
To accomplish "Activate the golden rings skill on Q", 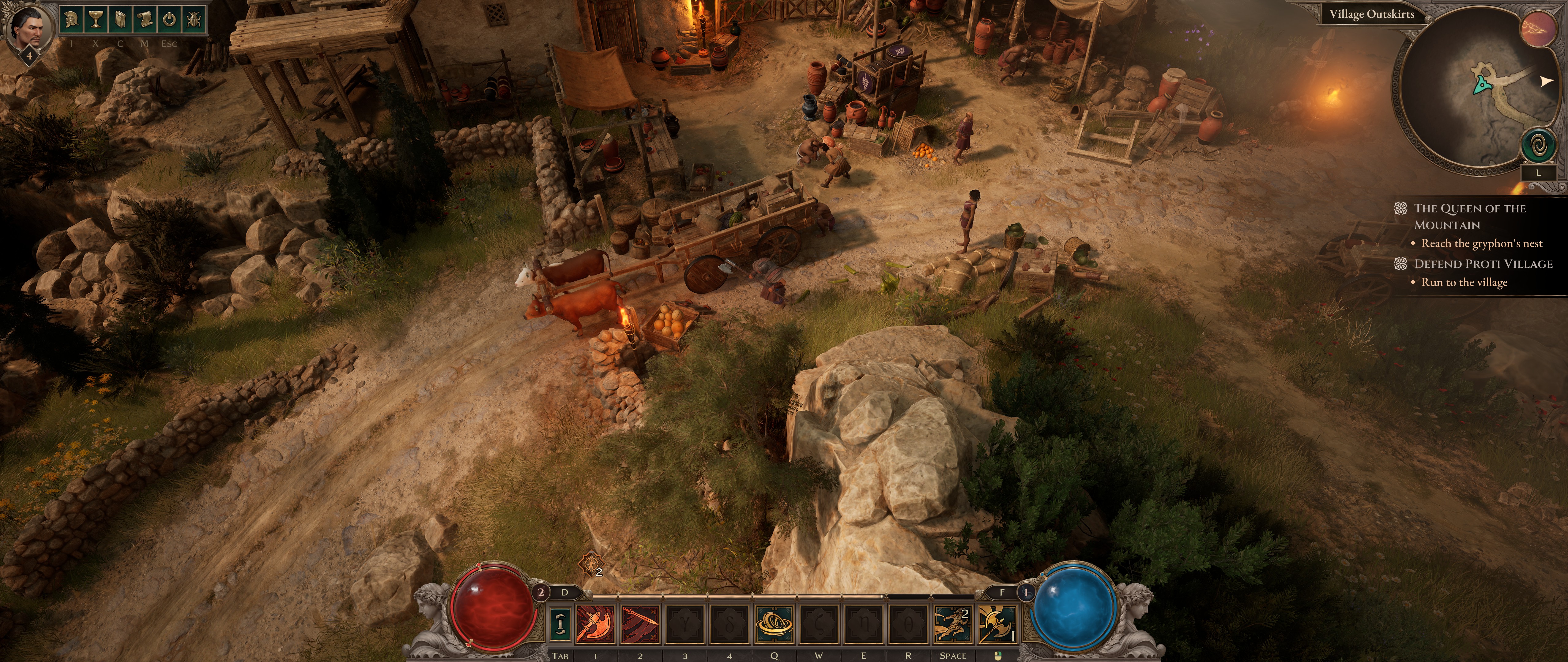I will click(774, 624).
